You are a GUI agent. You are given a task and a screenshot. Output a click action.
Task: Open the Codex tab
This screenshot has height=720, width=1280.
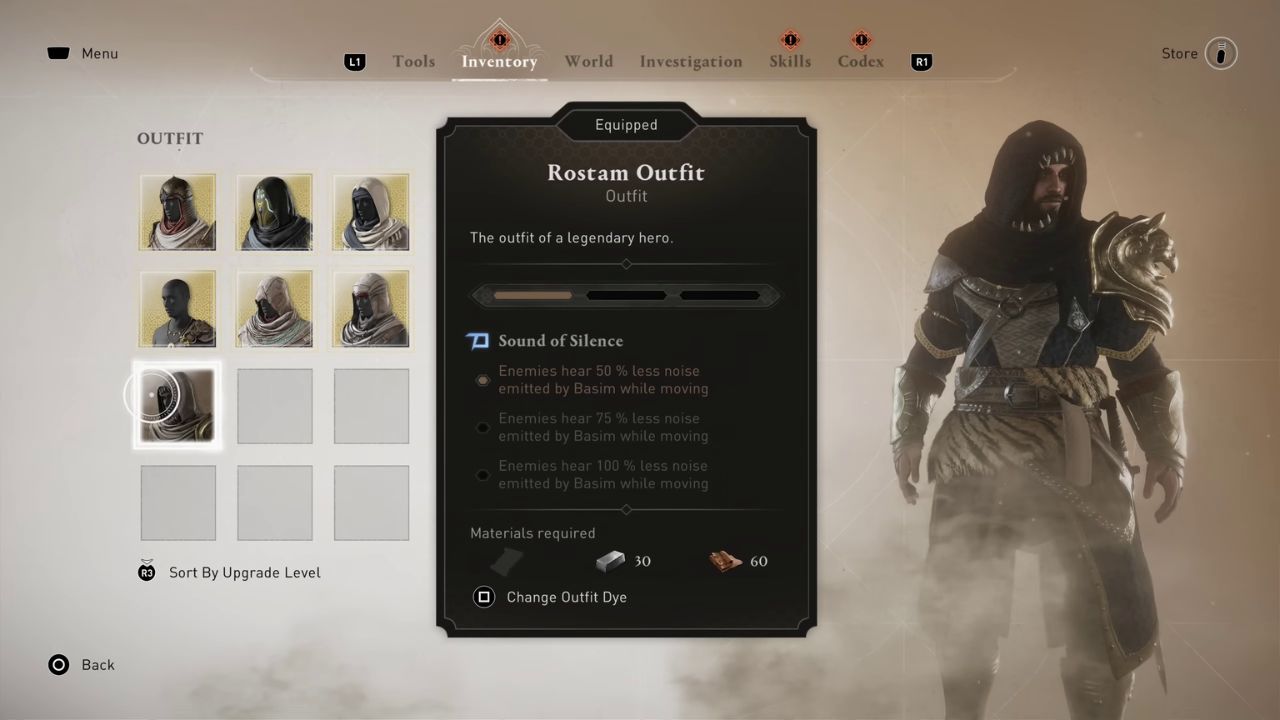click(x=860, y=61)
